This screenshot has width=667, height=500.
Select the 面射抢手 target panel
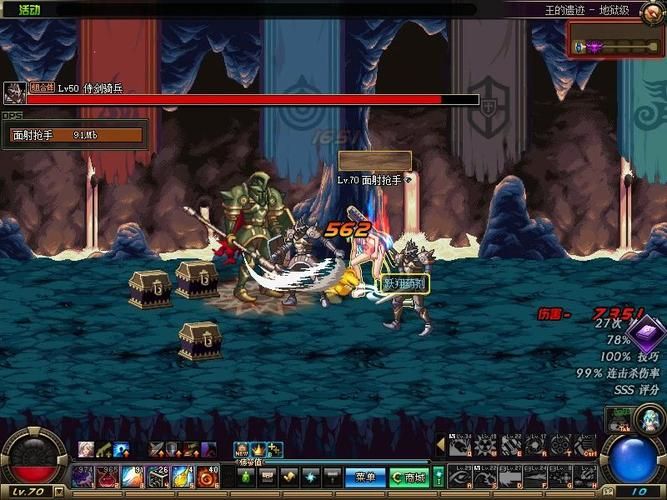(x=75, y=134)
